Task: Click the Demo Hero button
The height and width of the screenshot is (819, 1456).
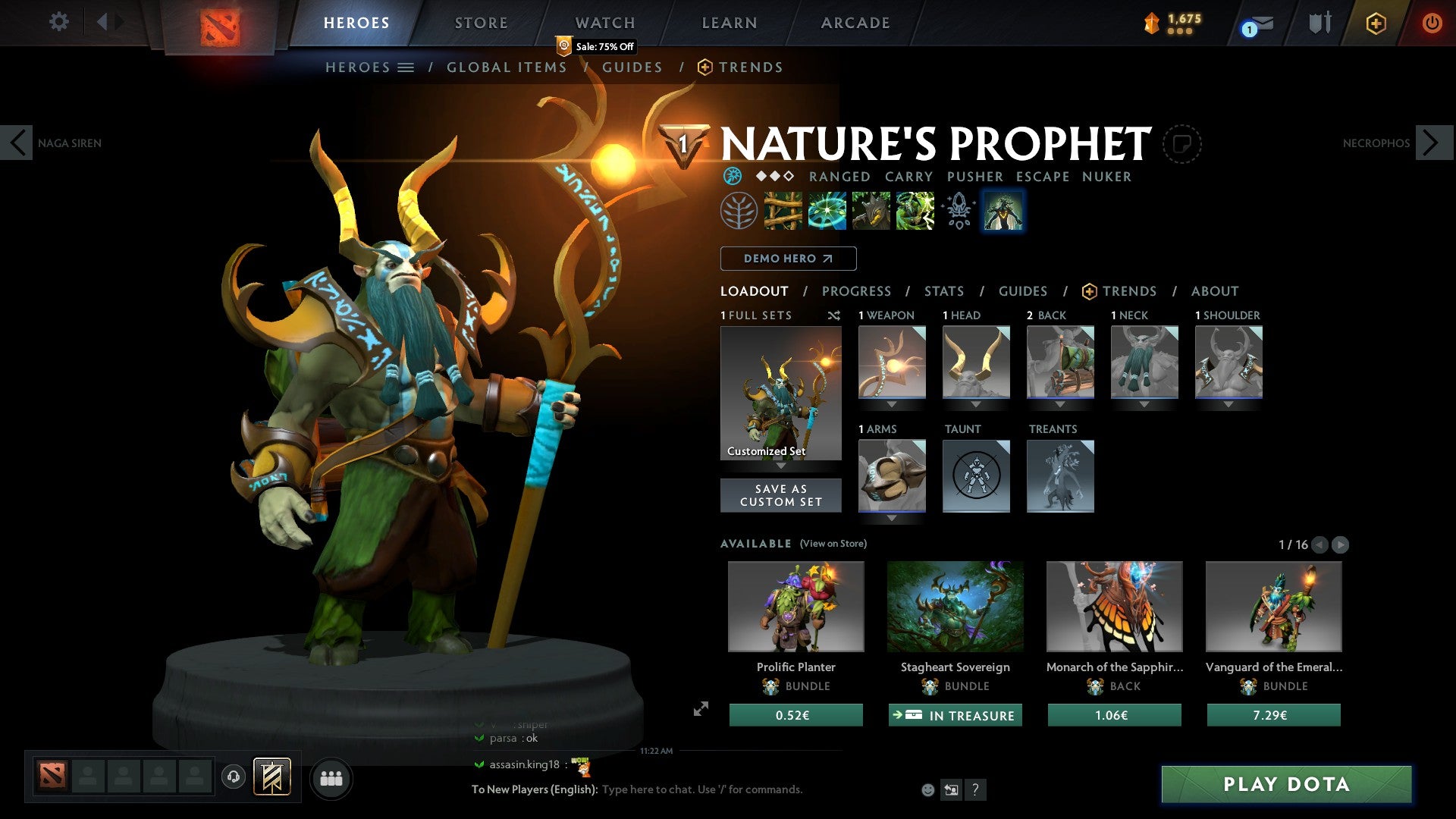Action: click(788, 259)
